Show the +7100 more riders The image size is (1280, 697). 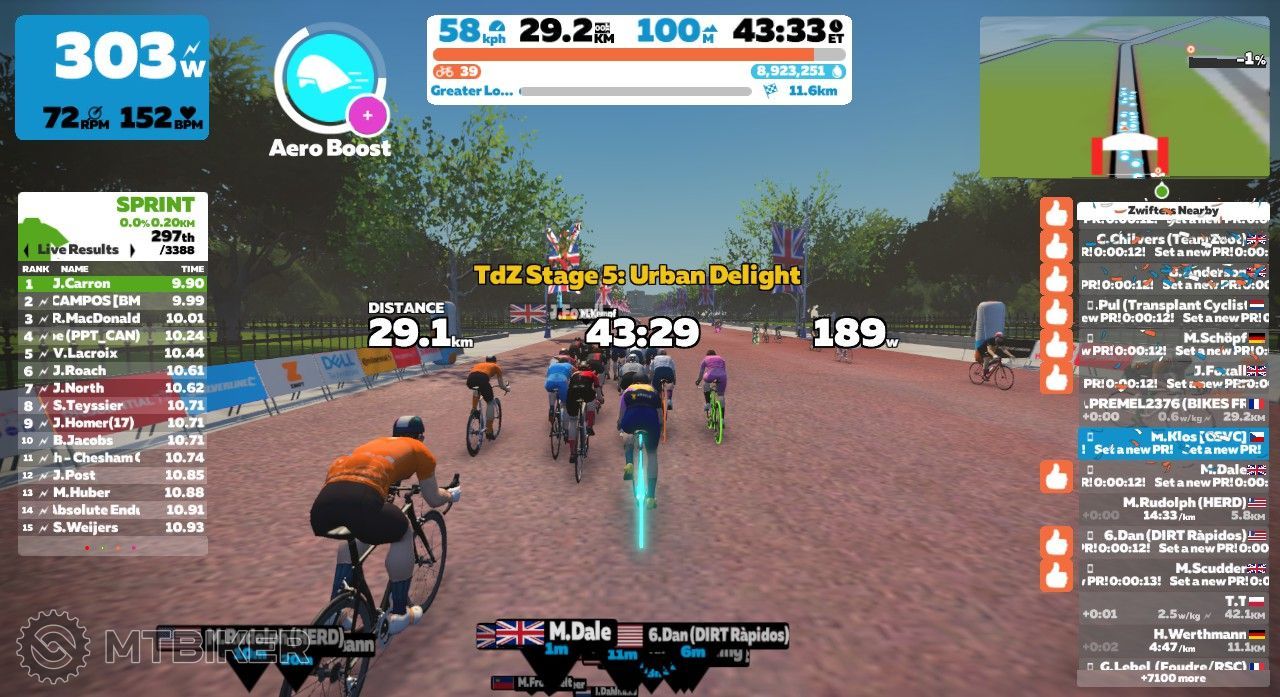(x=1172, y=678)
